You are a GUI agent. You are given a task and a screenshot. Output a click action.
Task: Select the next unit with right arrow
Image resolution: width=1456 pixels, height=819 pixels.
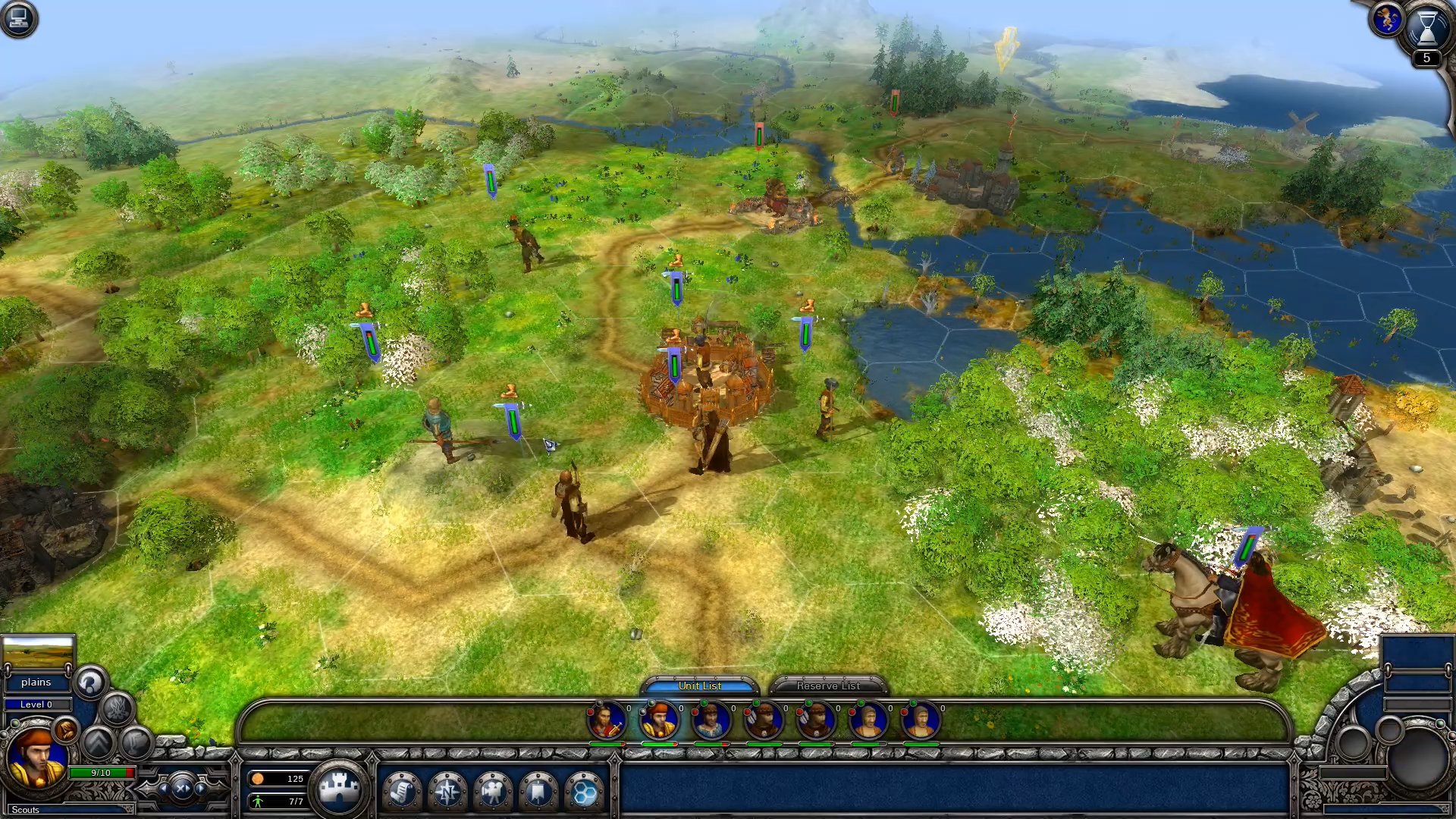(201, 789)
